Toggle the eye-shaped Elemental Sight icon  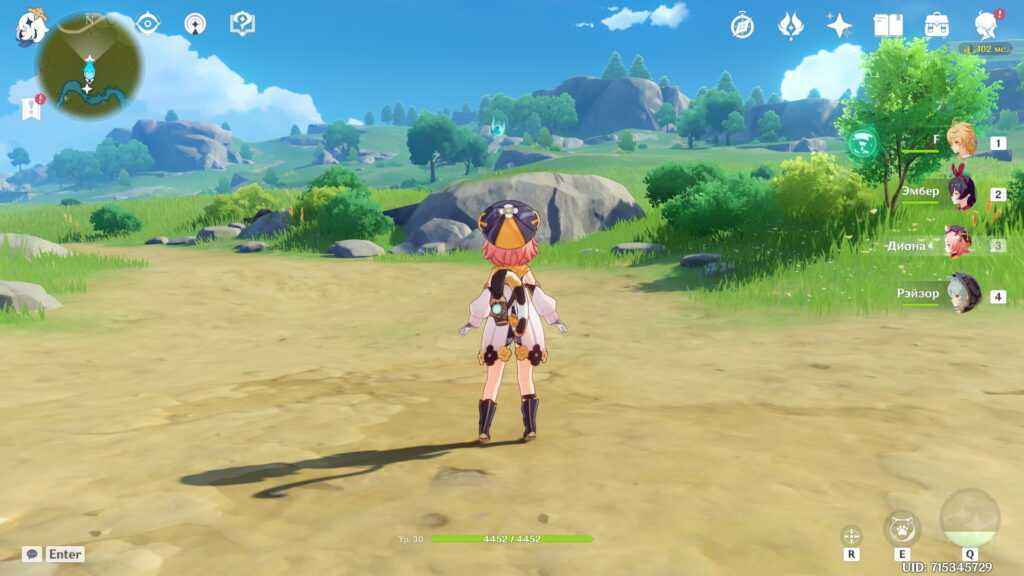pyautogui.click(x=148, y=24)
